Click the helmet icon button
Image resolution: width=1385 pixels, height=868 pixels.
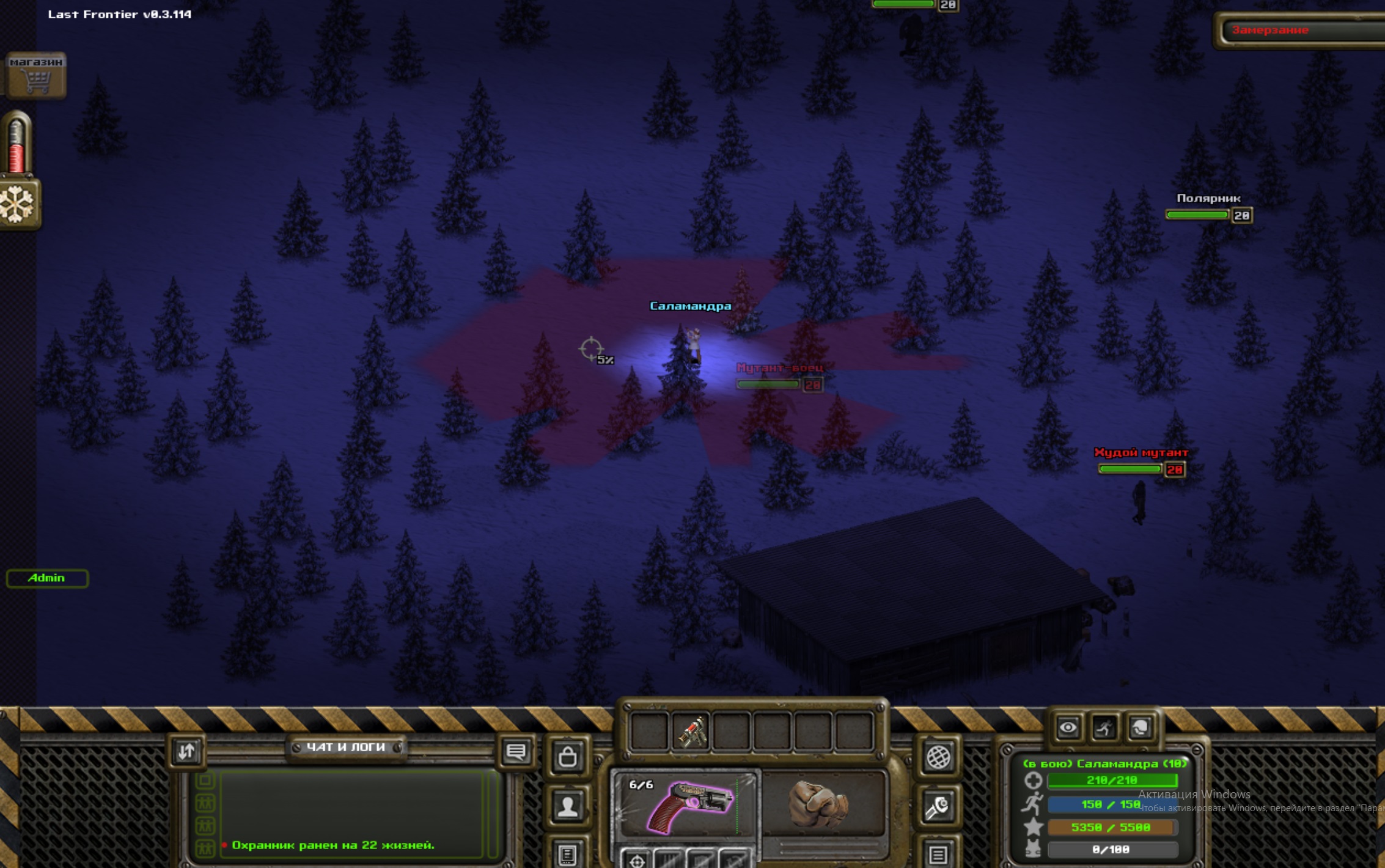[1141, 728]
